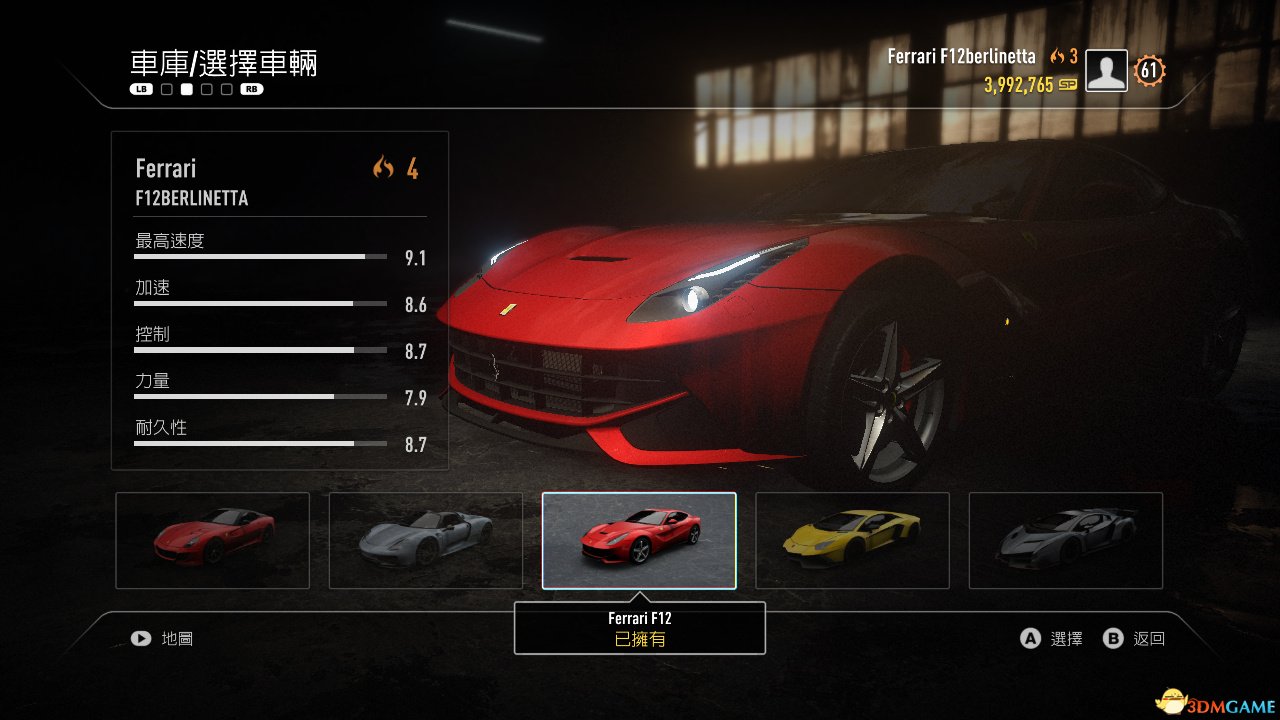Choose the red Ferrari 599 thumbnail
Screen dimensions: 1280x720
213,540
